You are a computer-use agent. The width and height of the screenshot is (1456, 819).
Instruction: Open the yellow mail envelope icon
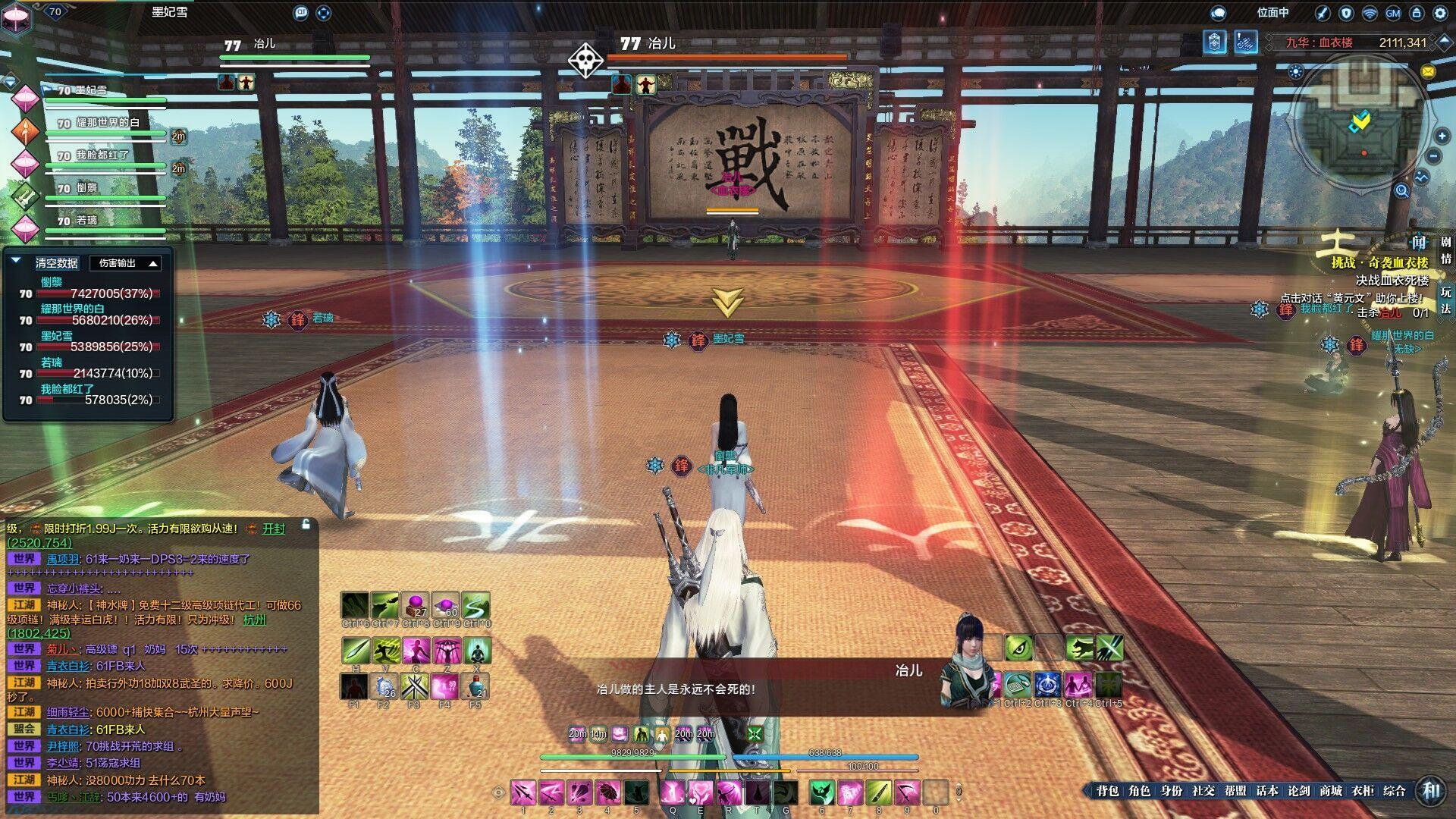point(1428,72)
